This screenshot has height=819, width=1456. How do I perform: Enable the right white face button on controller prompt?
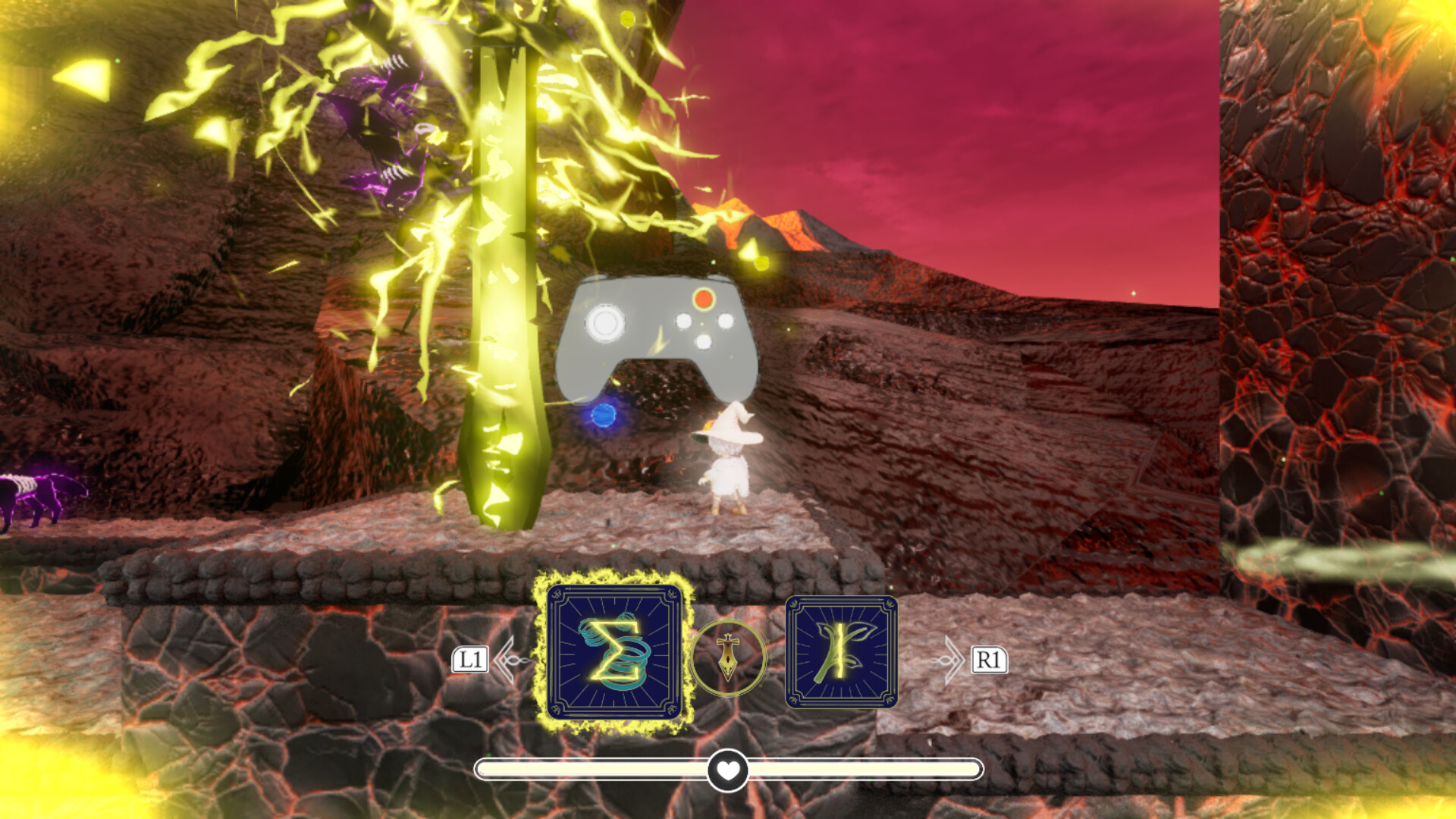(x=725, y=321)
